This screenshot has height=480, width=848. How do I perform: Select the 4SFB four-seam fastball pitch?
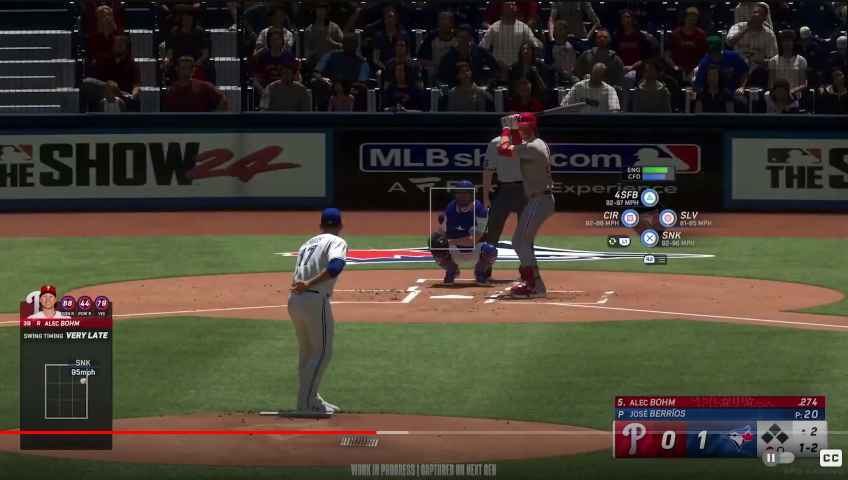point(649,198)
